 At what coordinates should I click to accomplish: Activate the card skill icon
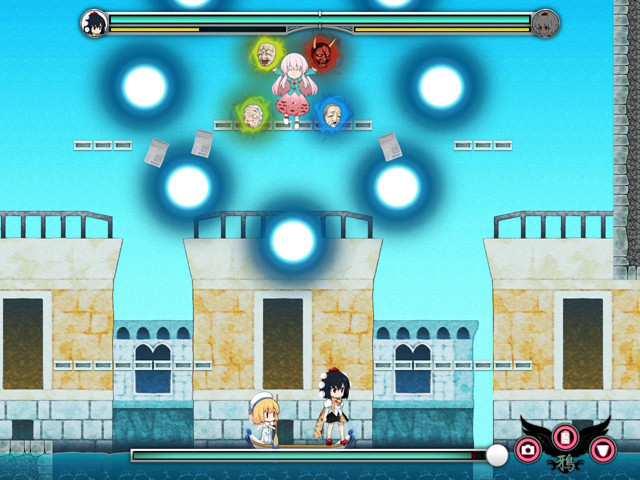565,437
